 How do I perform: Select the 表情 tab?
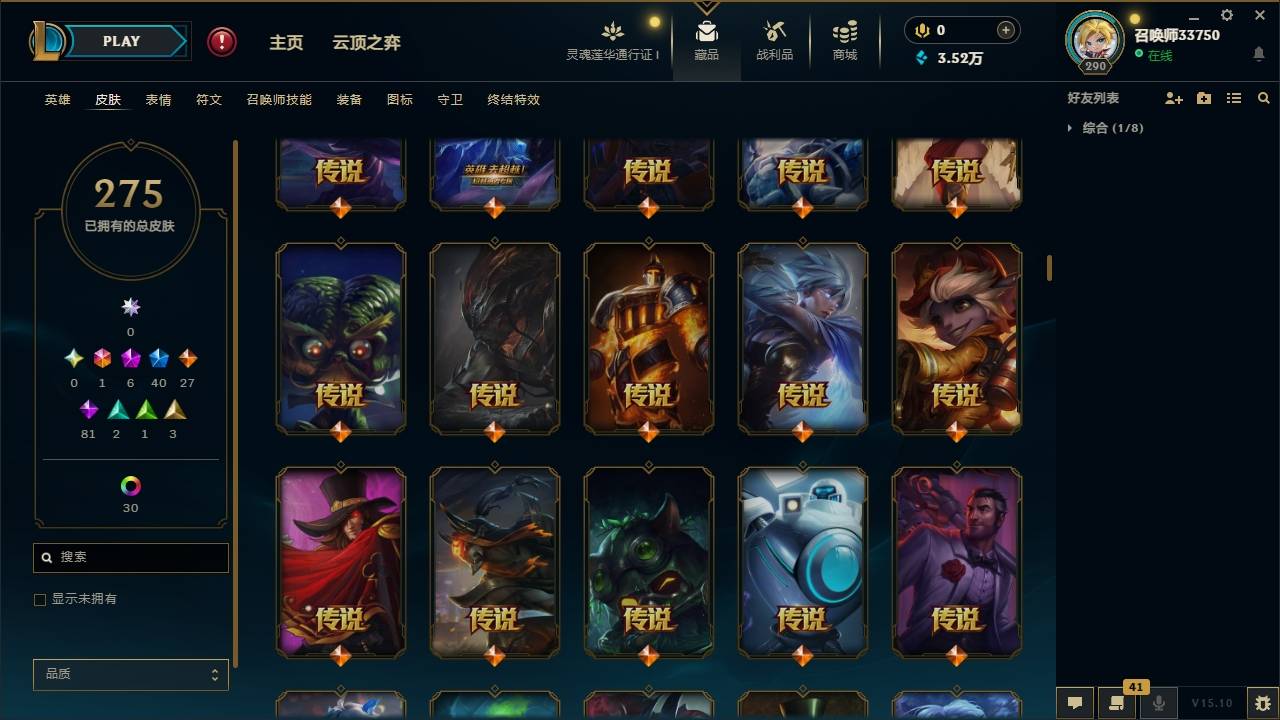(158, 99)
